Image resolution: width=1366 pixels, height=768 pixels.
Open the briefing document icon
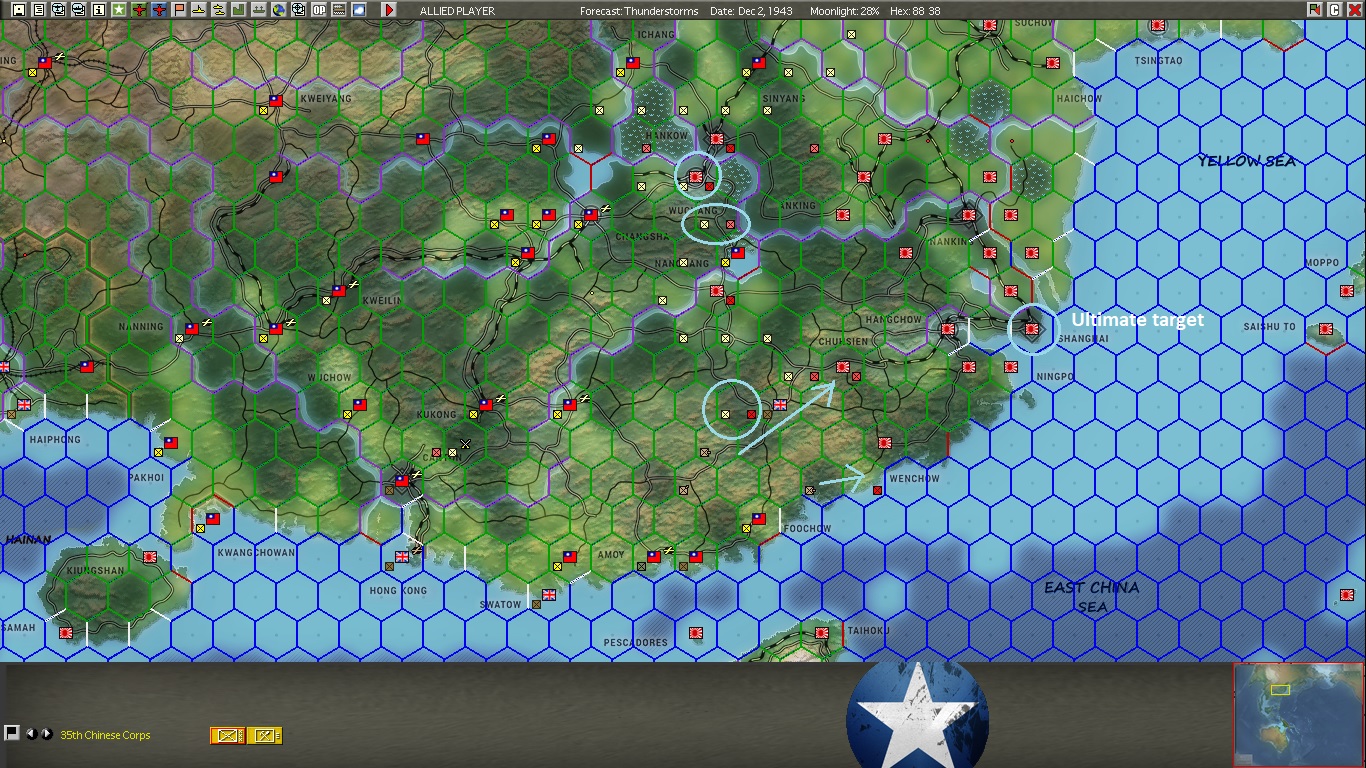(x=38, y=10)
